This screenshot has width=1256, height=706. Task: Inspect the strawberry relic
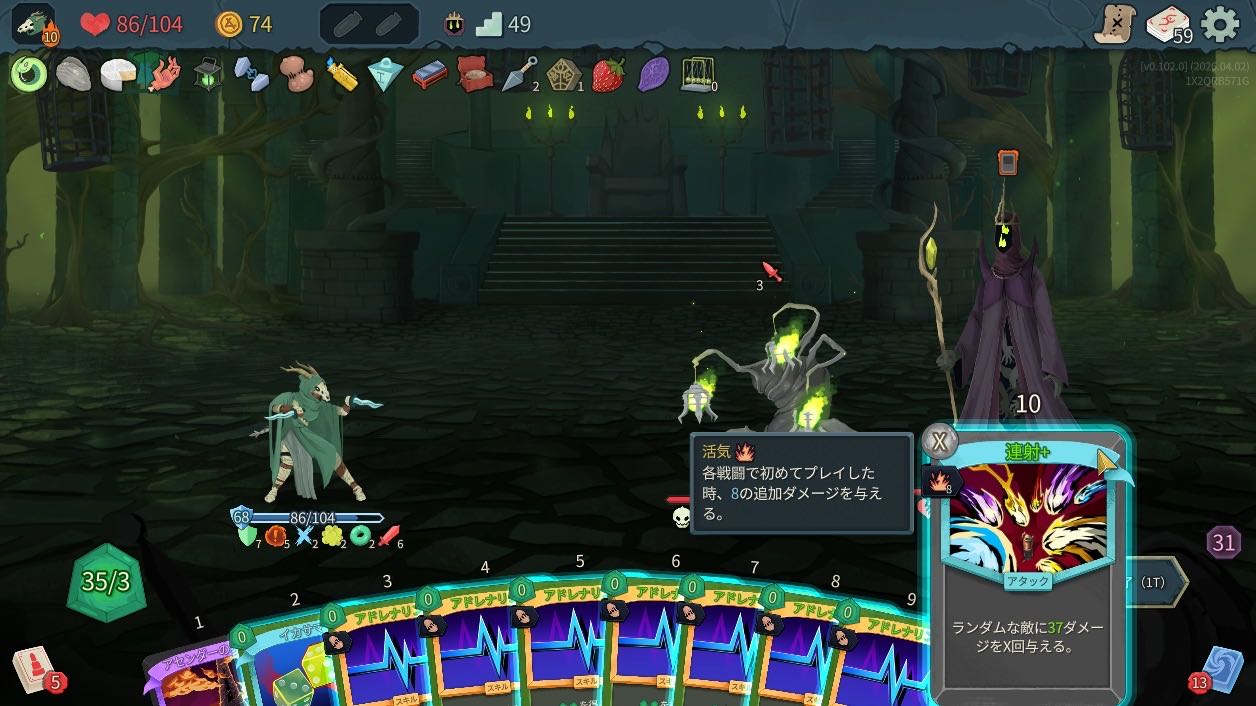608,74
